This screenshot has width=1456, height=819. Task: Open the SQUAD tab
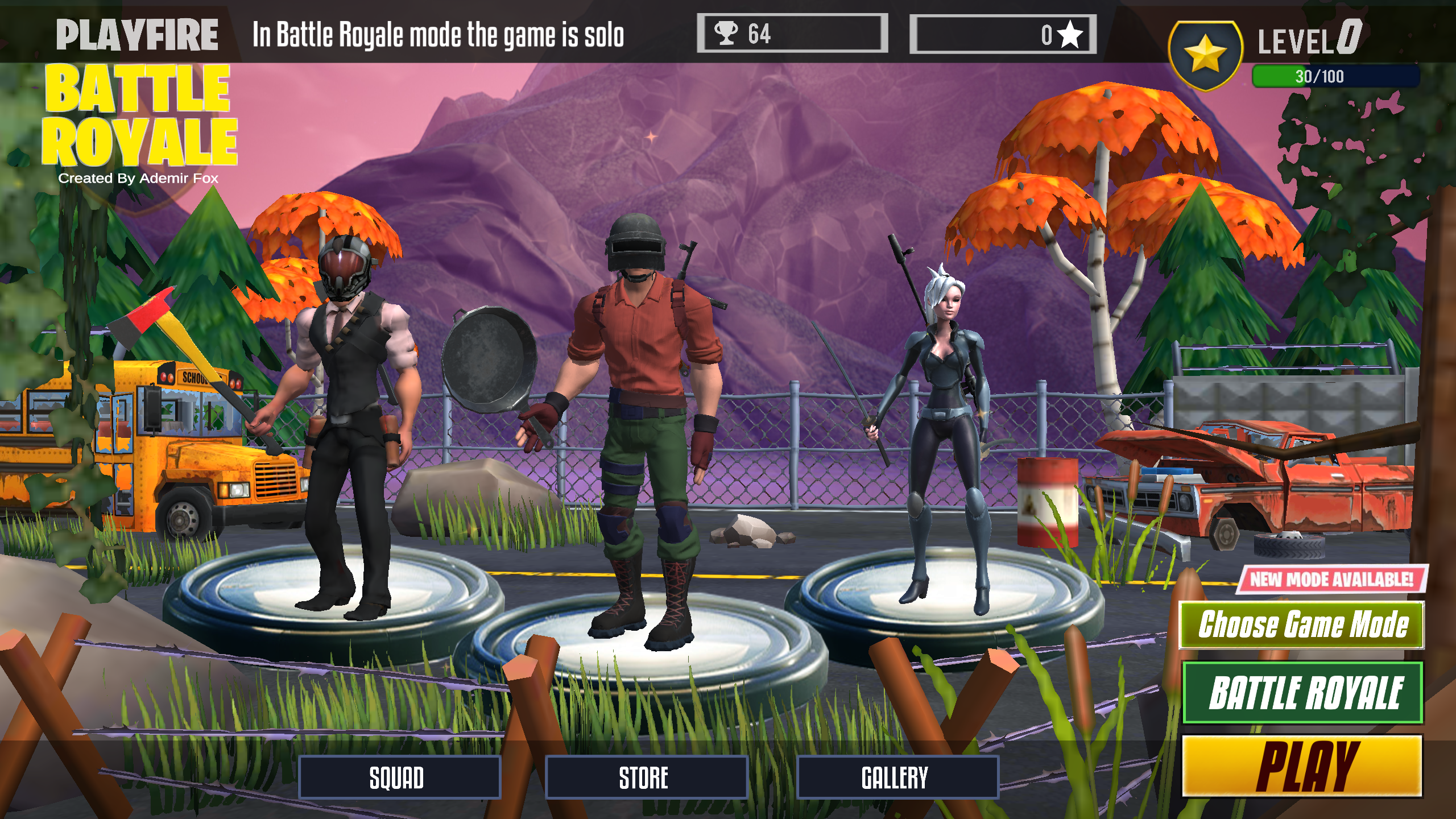click(x=398, y=778)
